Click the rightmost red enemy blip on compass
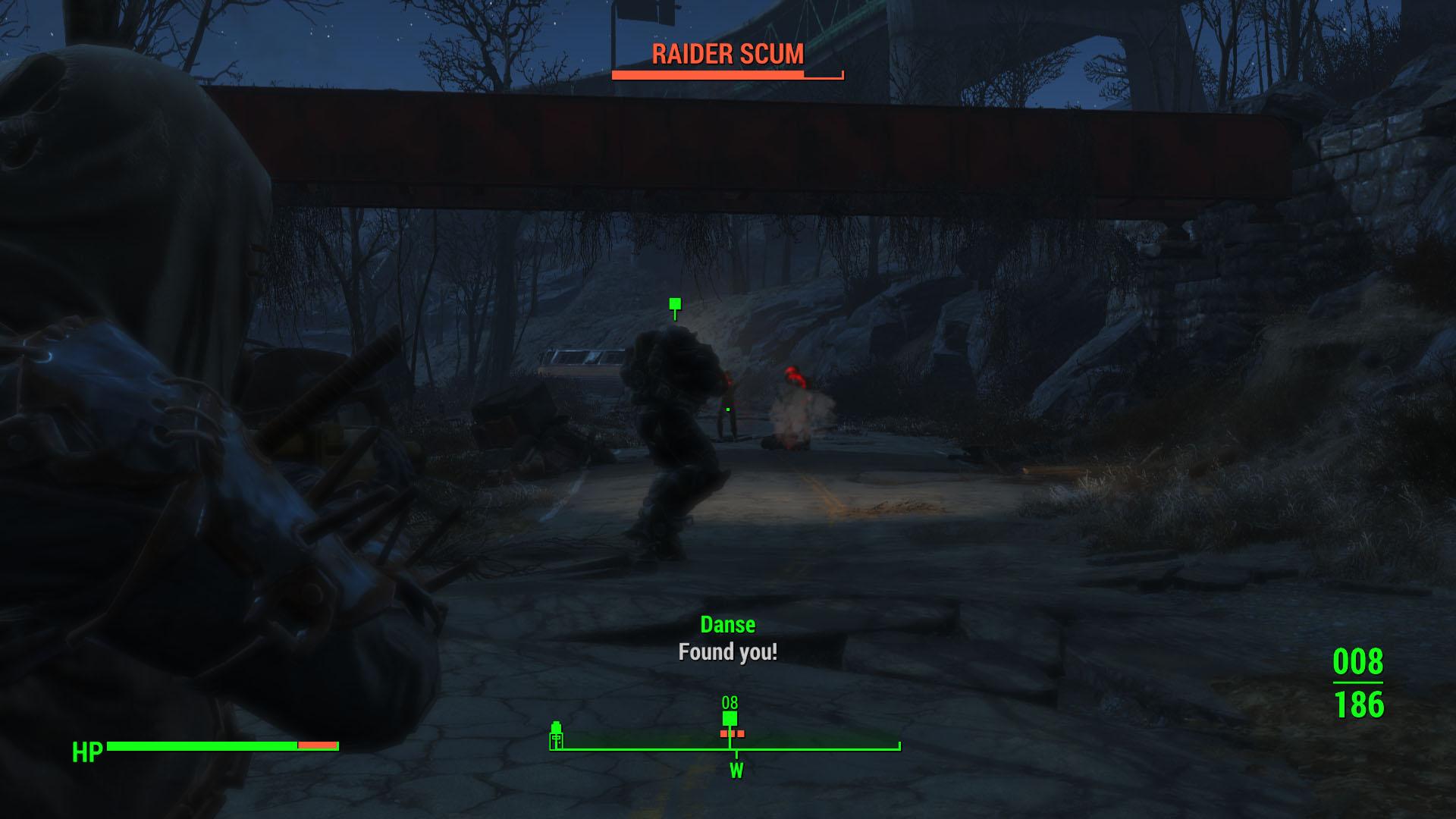 741,734
